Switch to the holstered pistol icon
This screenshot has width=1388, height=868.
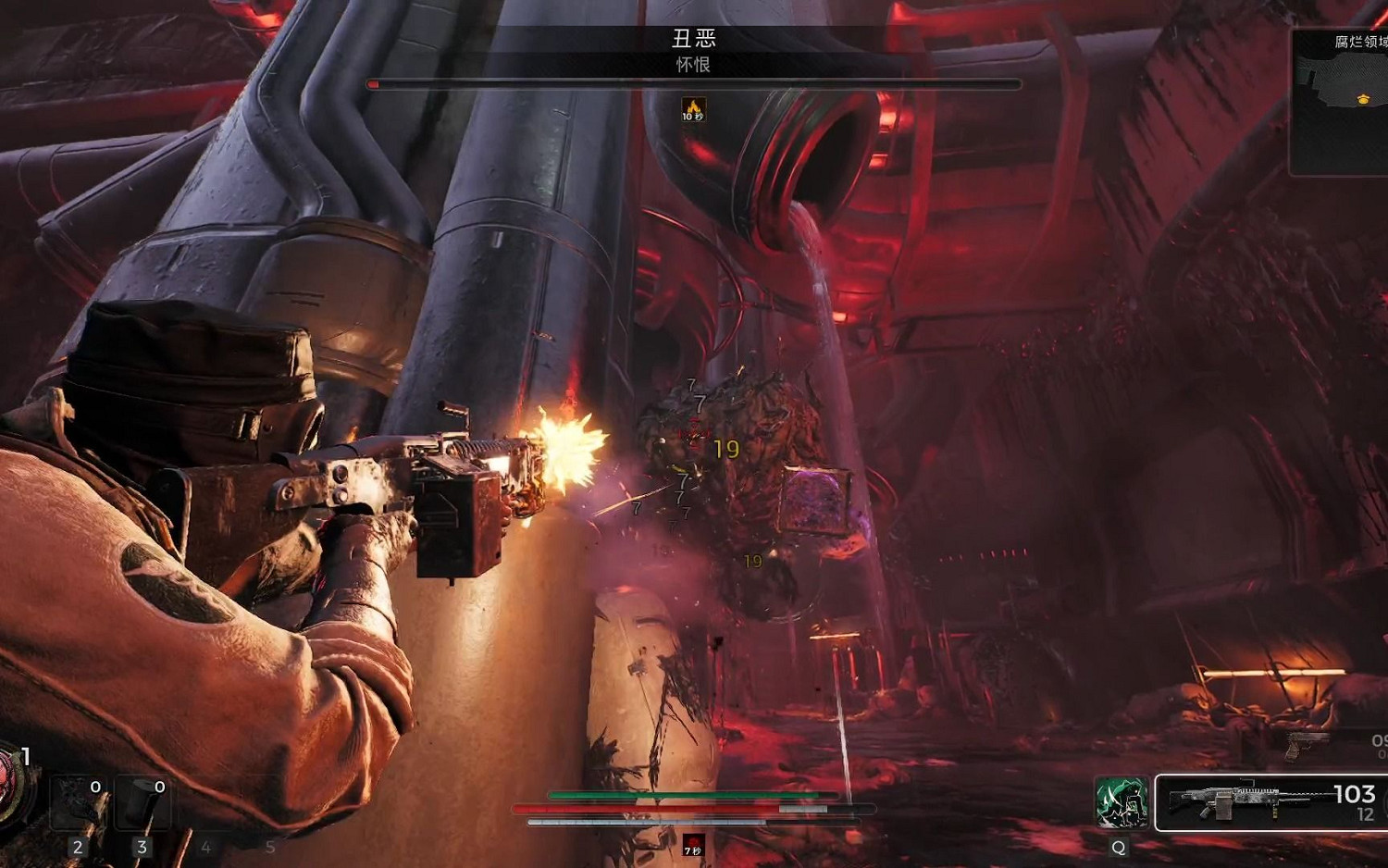click(x=1307, y=743)
